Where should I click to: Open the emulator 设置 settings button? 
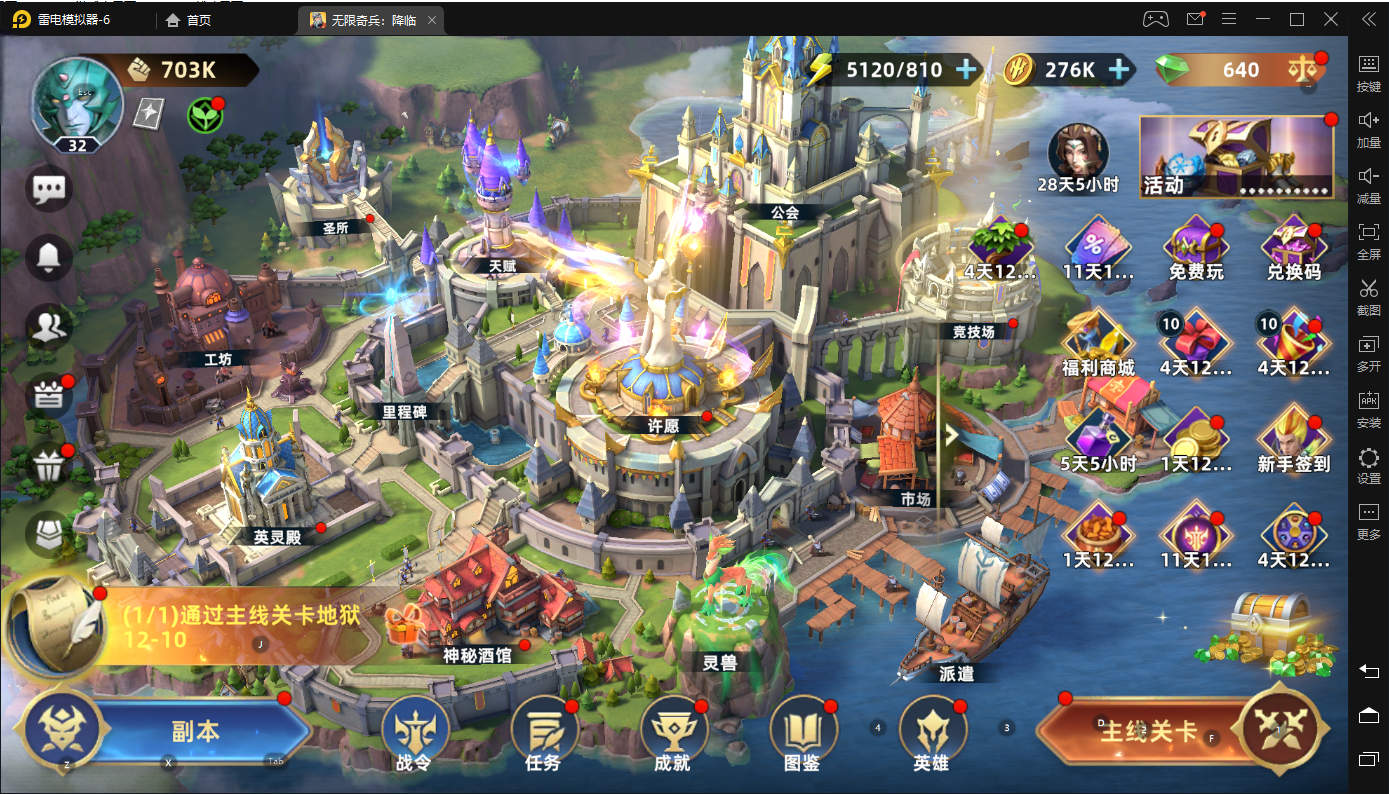[1369, 465]
